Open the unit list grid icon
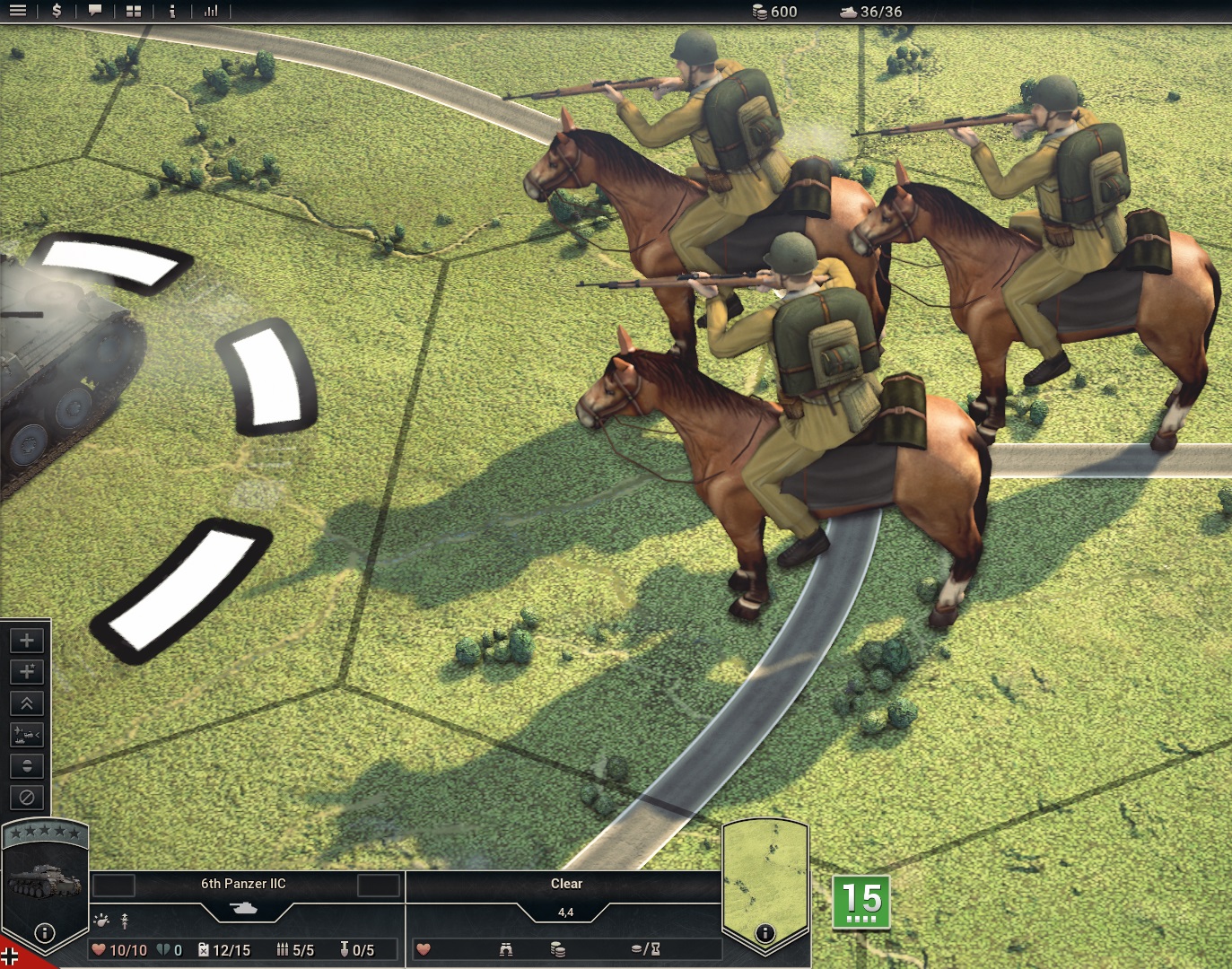1232x969 pixels. pyautogui.click(x=133, y=12)
